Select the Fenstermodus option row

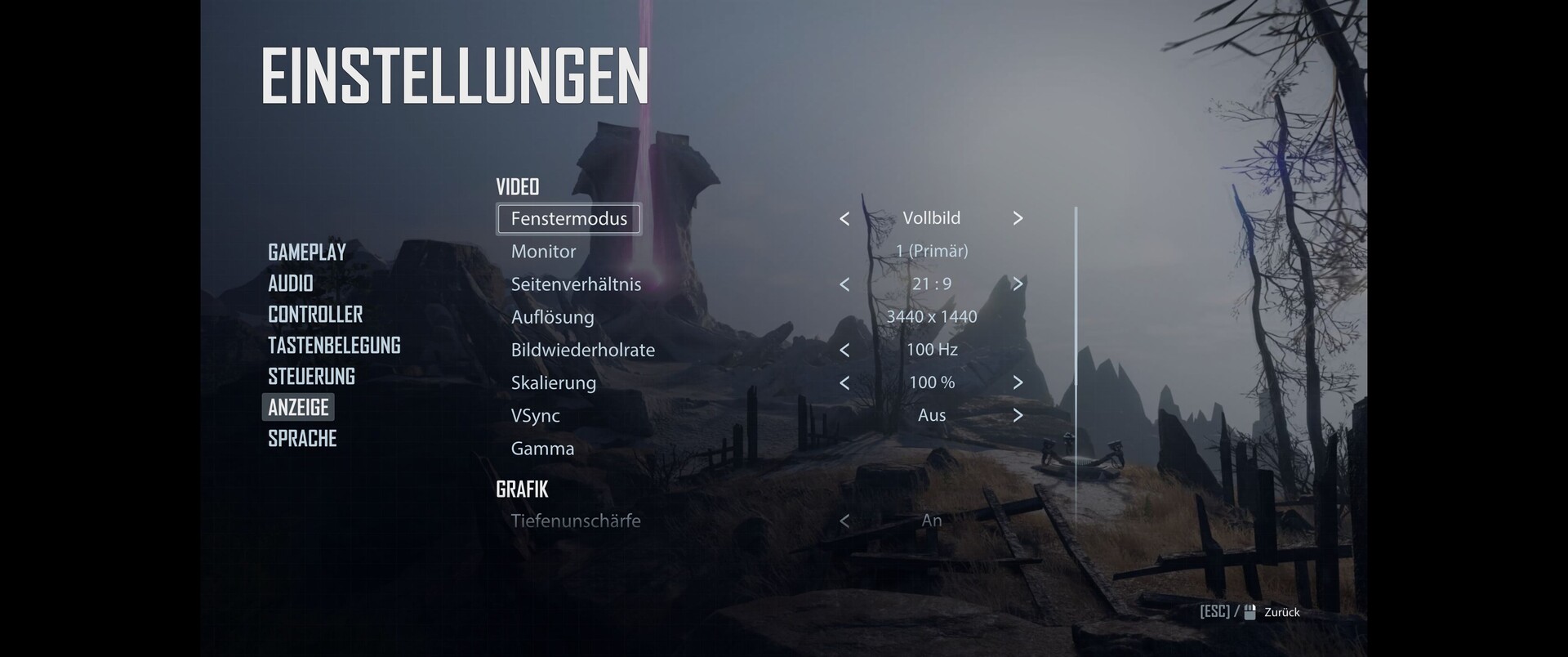[569, 219]
